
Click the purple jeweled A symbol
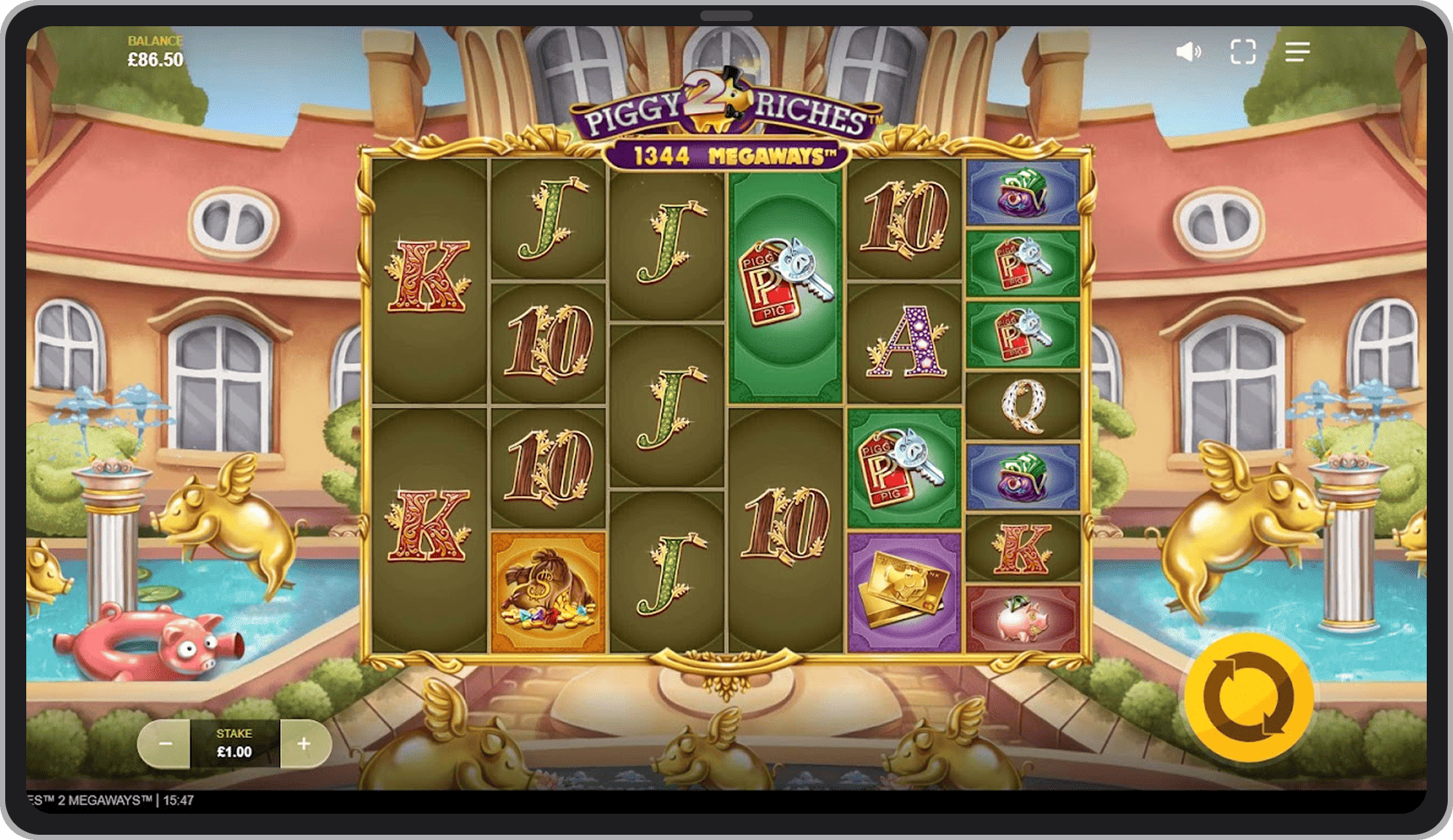(906, 341)
